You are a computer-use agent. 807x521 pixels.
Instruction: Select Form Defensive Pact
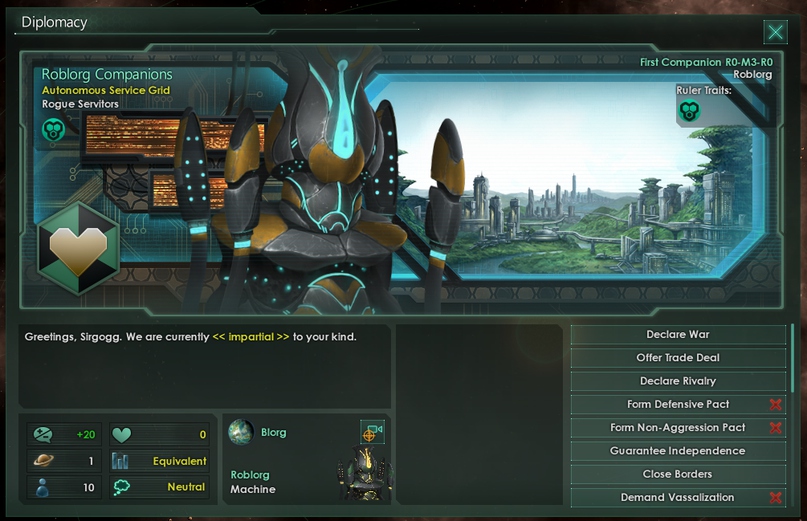tap(678, 404)
